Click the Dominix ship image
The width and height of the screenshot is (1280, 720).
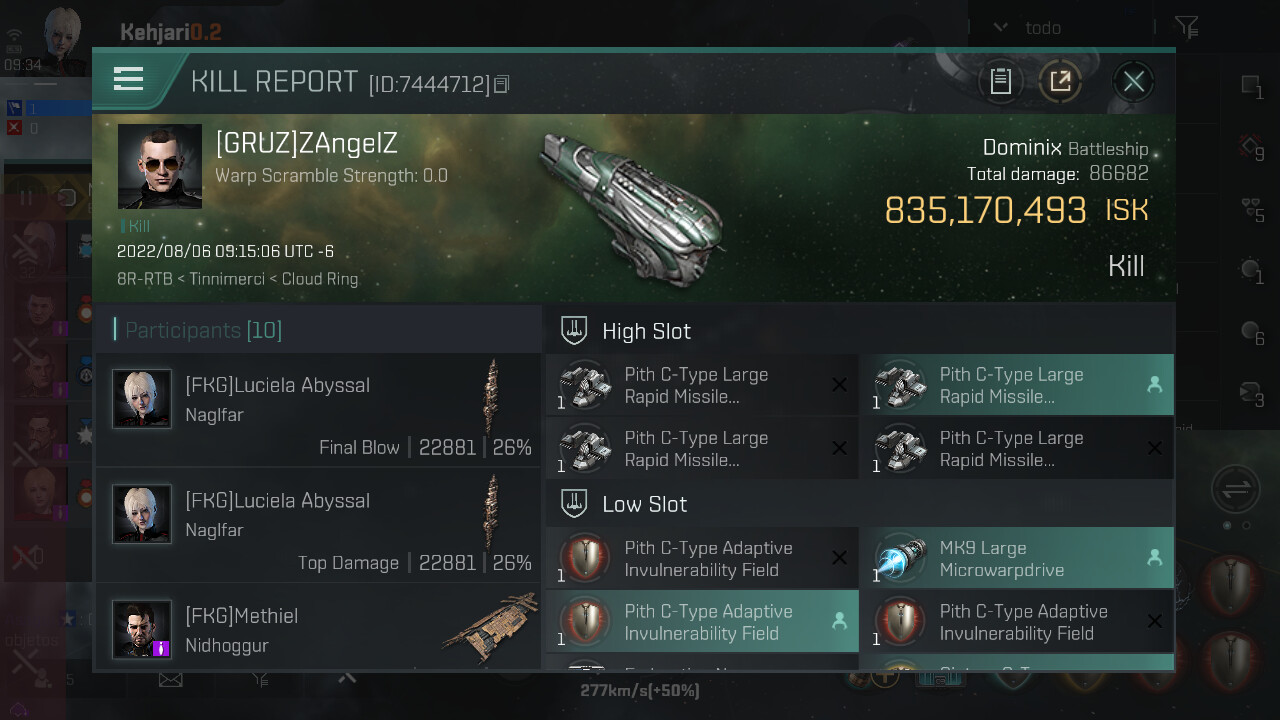[x=628, y=207]
